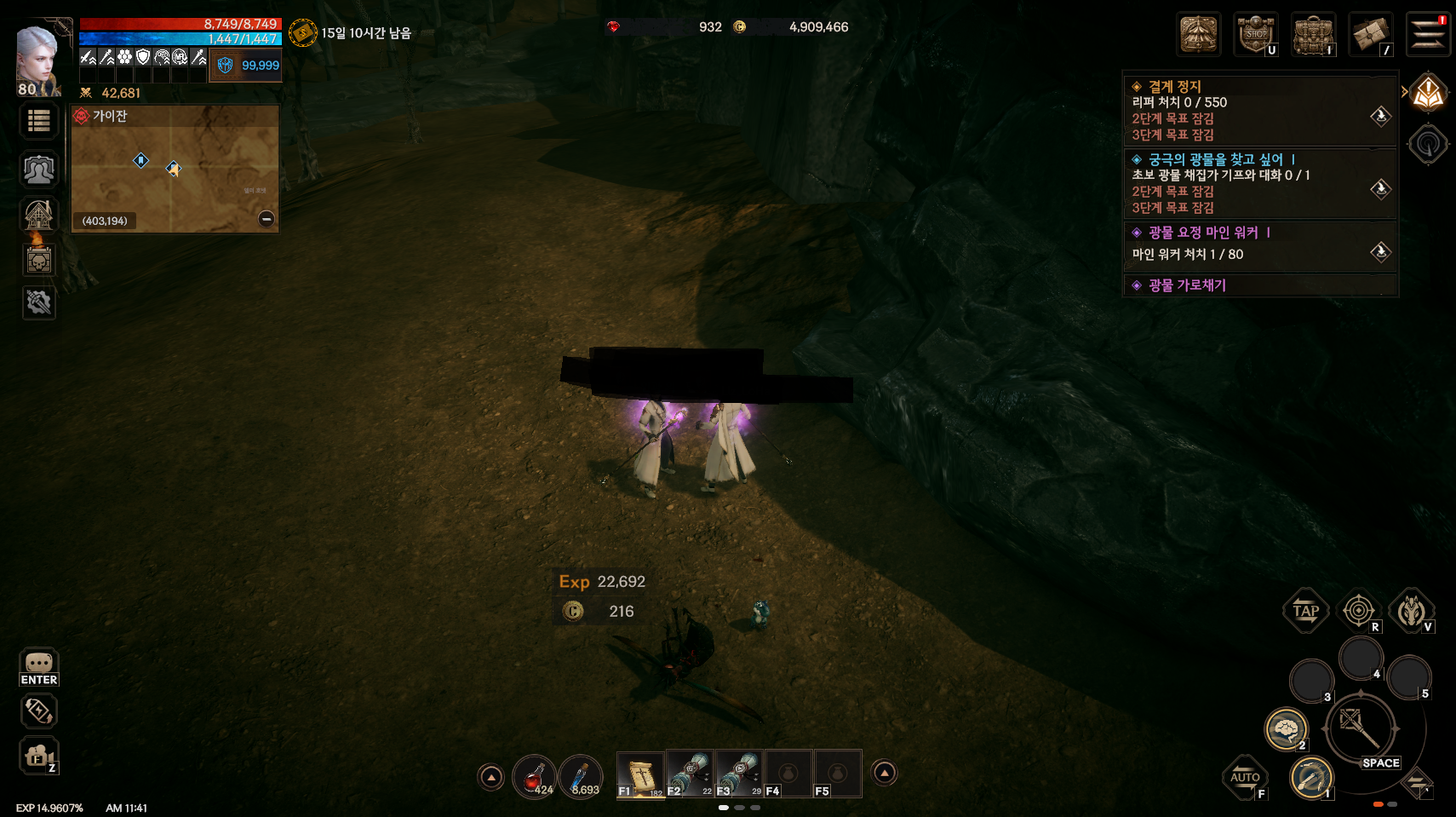This screenshot has width=1456, height=817.
Task: Open chat with the ENTER button
Action: pos(39,667)
